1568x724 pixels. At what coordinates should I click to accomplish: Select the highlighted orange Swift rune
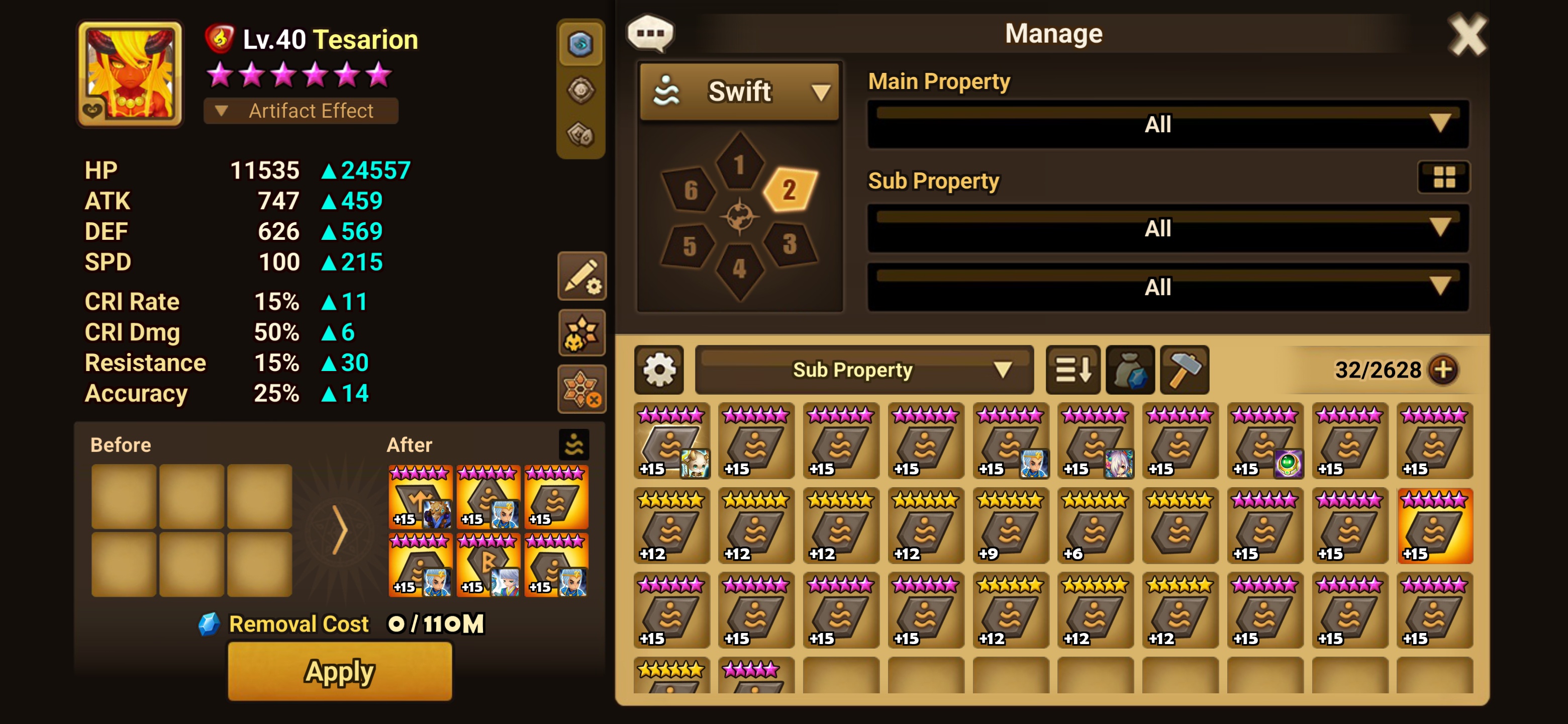pos(1435,526)
